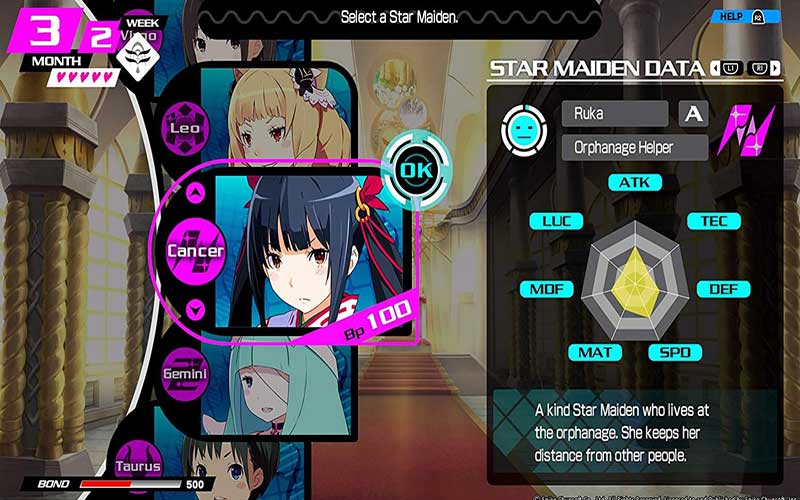
Task: Click the up arrow above Cancer
Action: (x=196, y=192)
